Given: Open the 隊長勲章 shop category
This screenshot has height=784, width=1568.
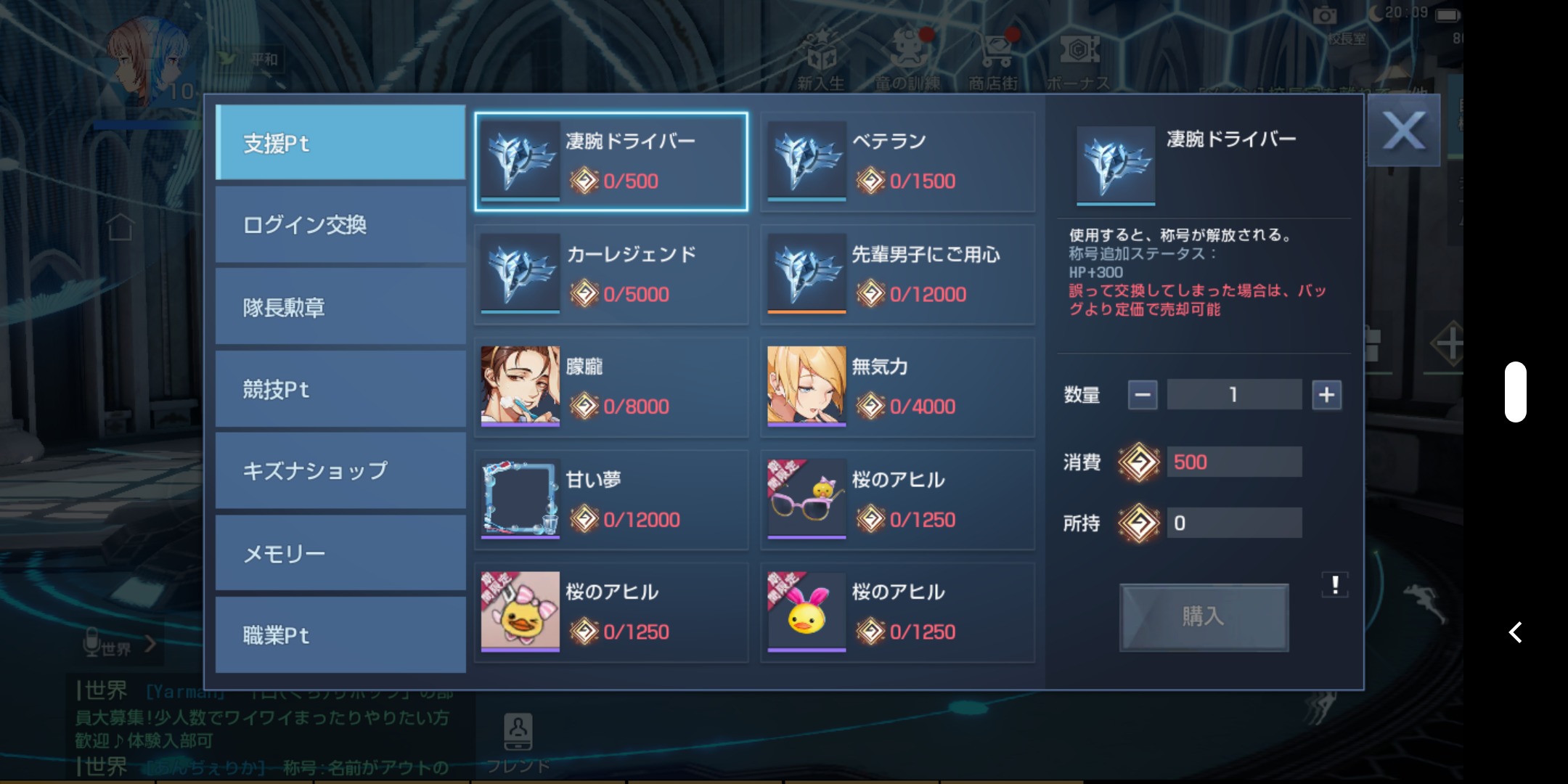Looking at the screenshot, I should 340,307.
